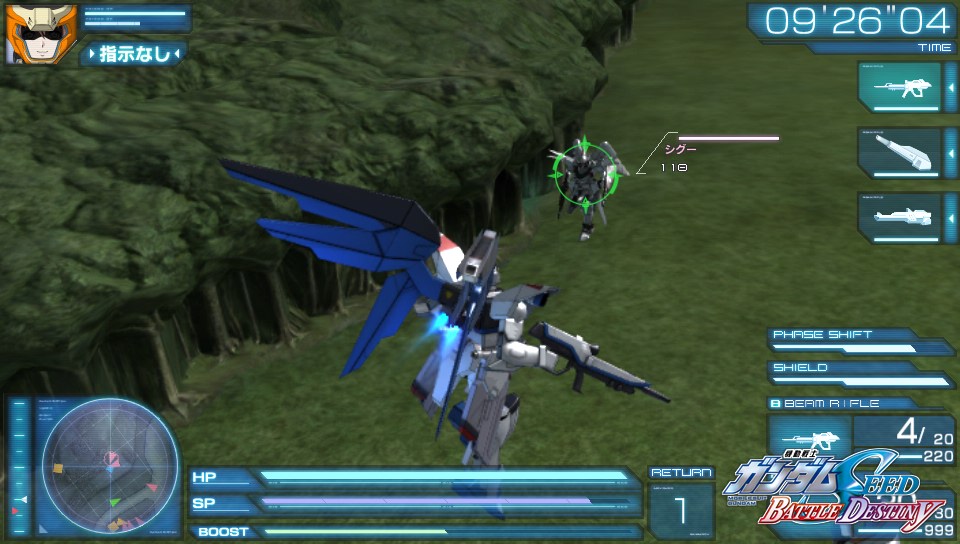Image resolution: width=960 pixels, height=544 pixels.
Task: Open the 指示なし command selector
Action: pos(133,53)
